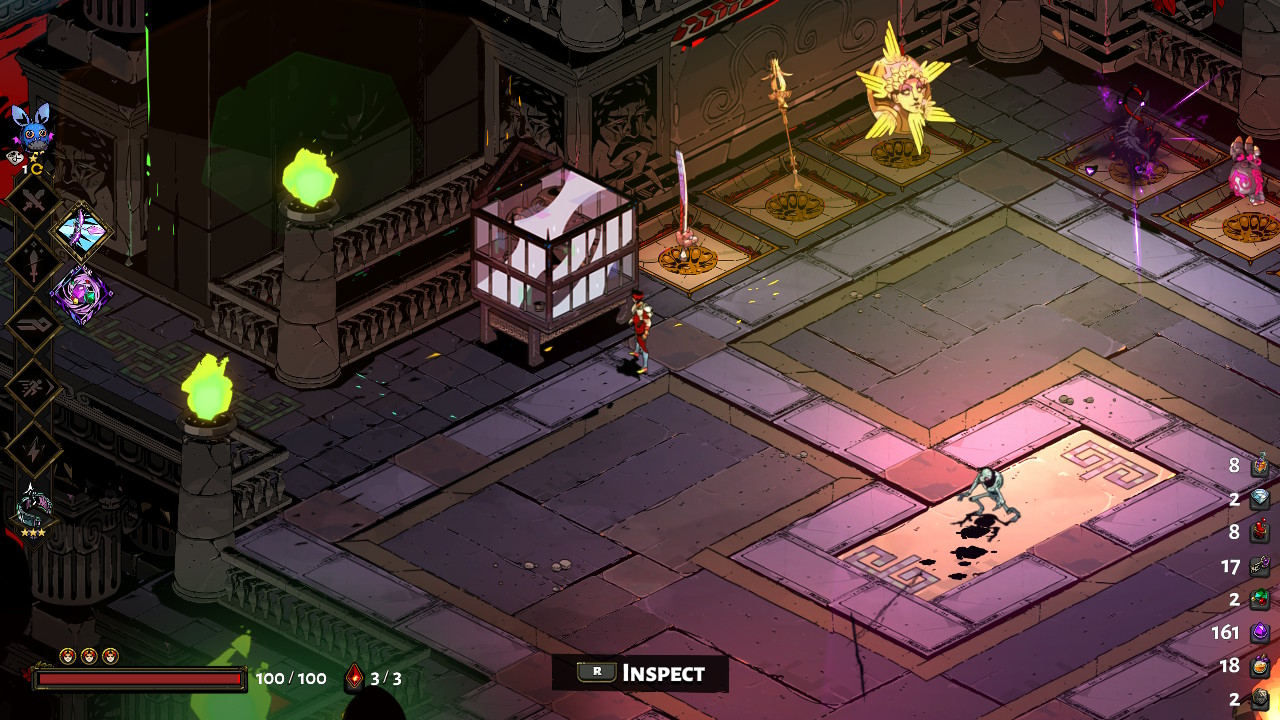
Task: Click the Gemstones resource icon
Action: [x=1260, y=600]
